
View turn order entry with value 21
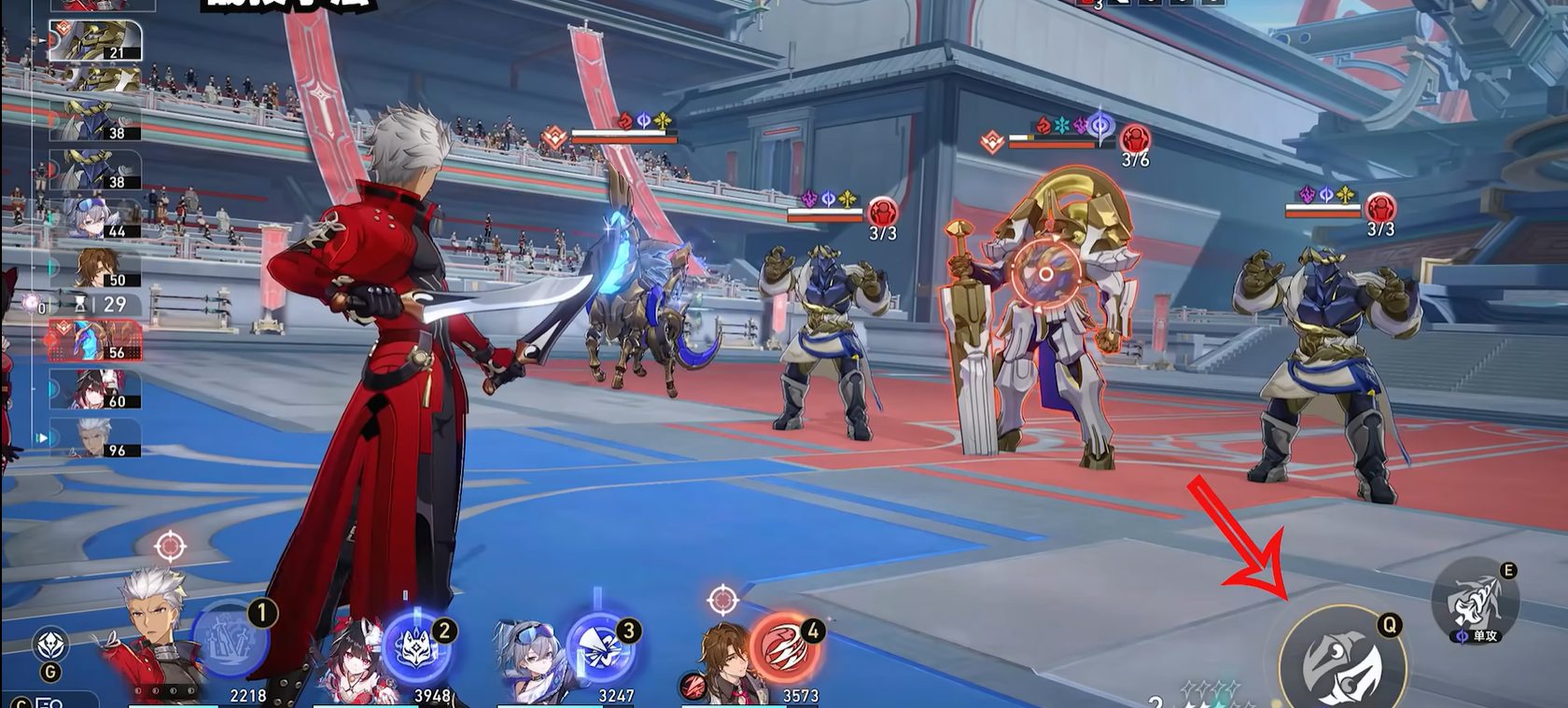[x=95, y=41]
